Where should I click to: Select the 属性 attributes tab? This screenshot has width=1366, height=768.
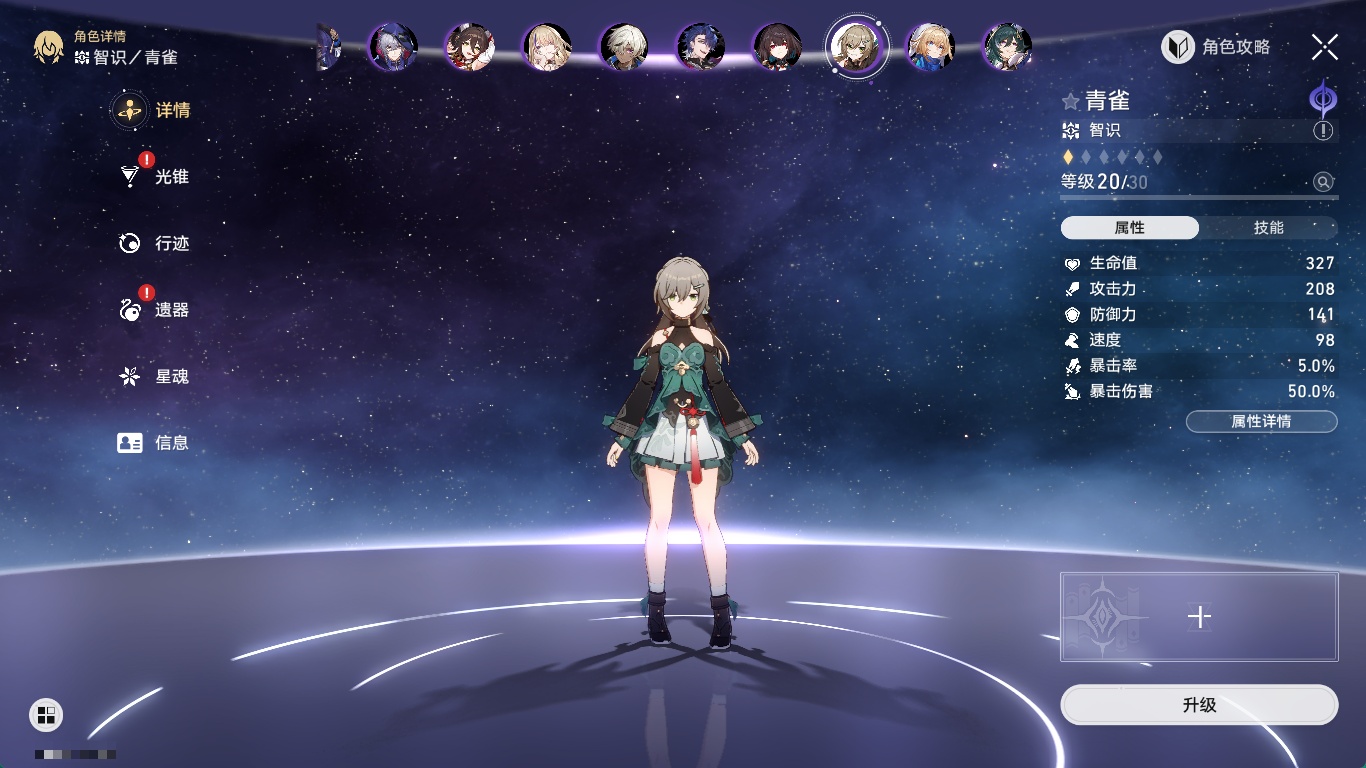1130,228
